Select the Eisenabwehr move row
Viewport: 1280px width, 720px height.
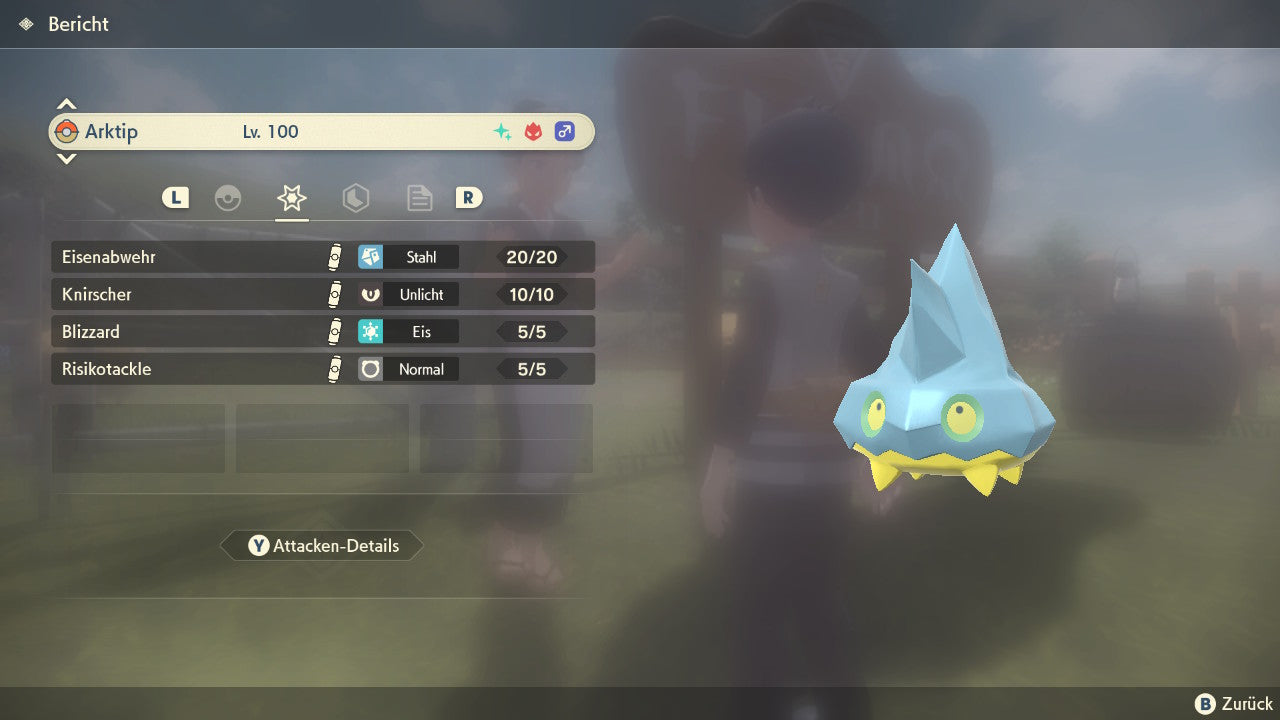coord(322,257)
